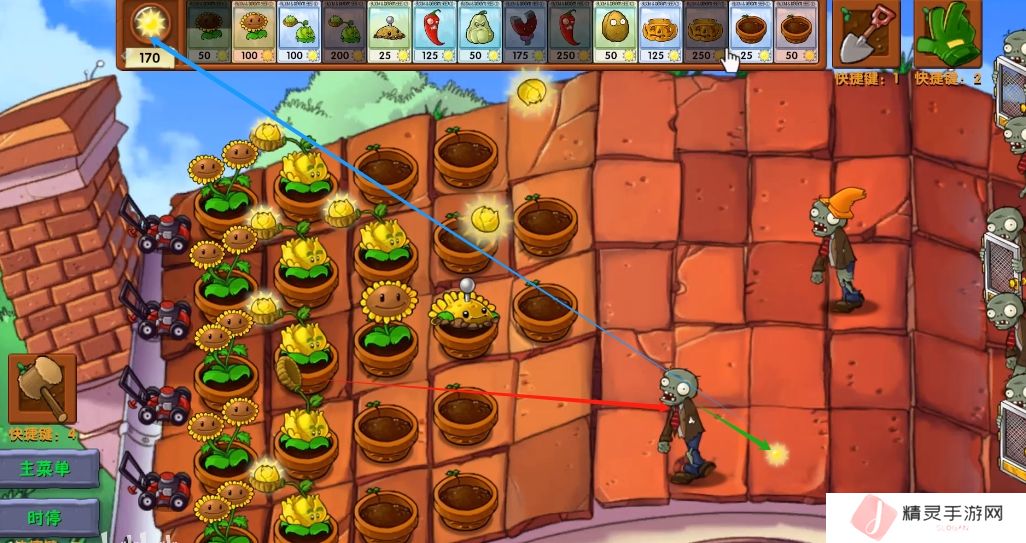Pick the 25-sun flower pot card
Image resolution: width=1026 pixels, height=543 pixels.
748,32
